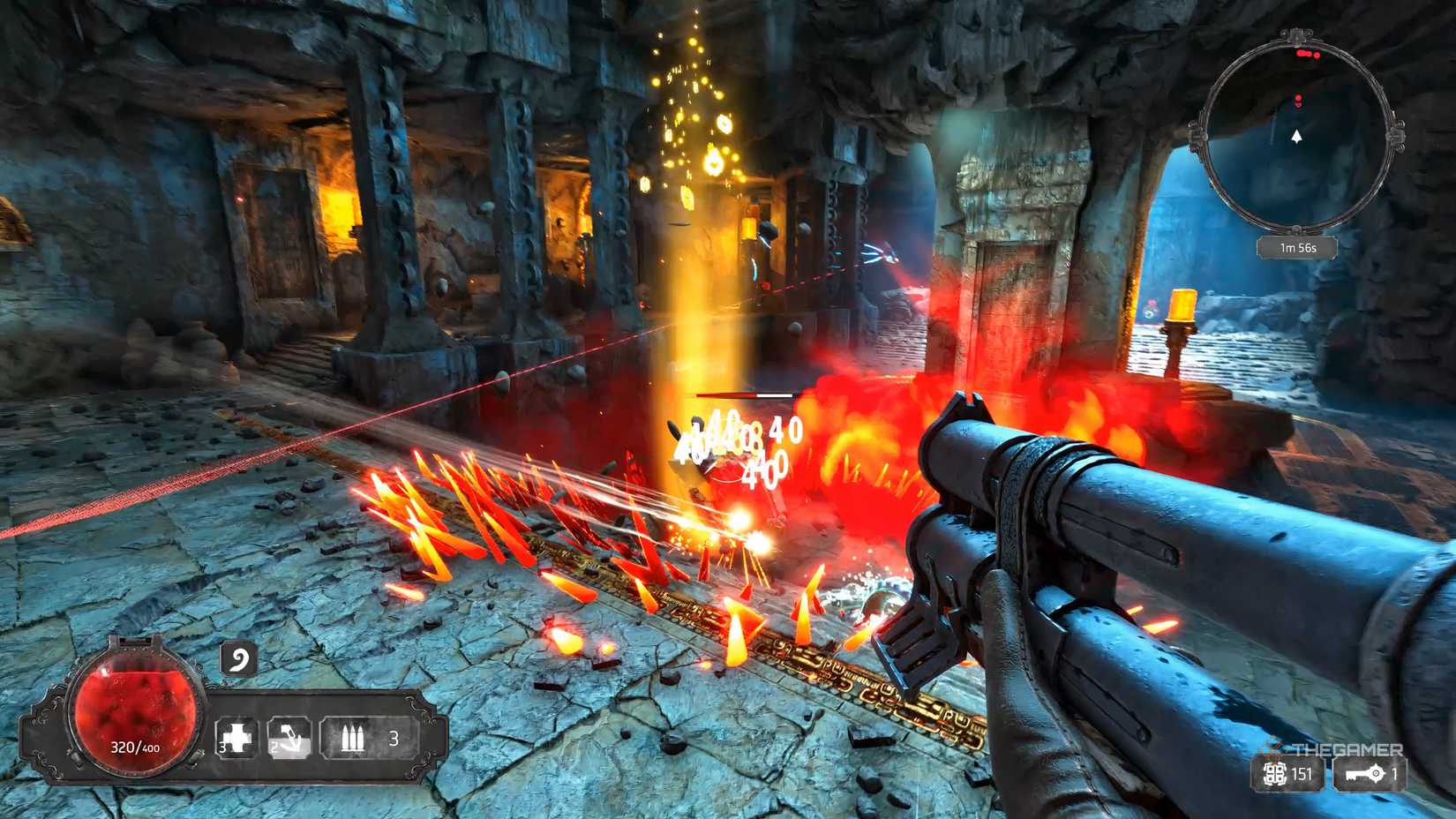Click the spectral curse spell icon

238,657
